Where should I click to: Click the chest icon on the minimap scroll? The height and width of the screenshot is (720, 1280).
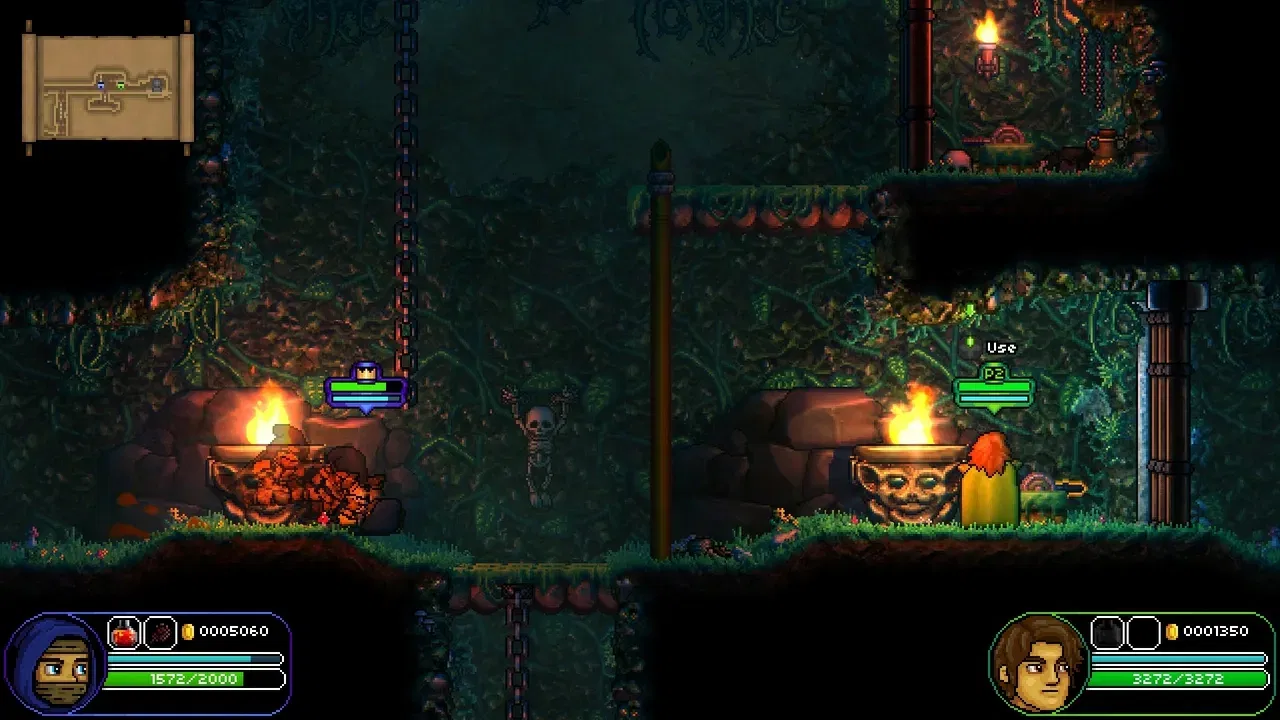pyautogui.click(x=157, y=86)
